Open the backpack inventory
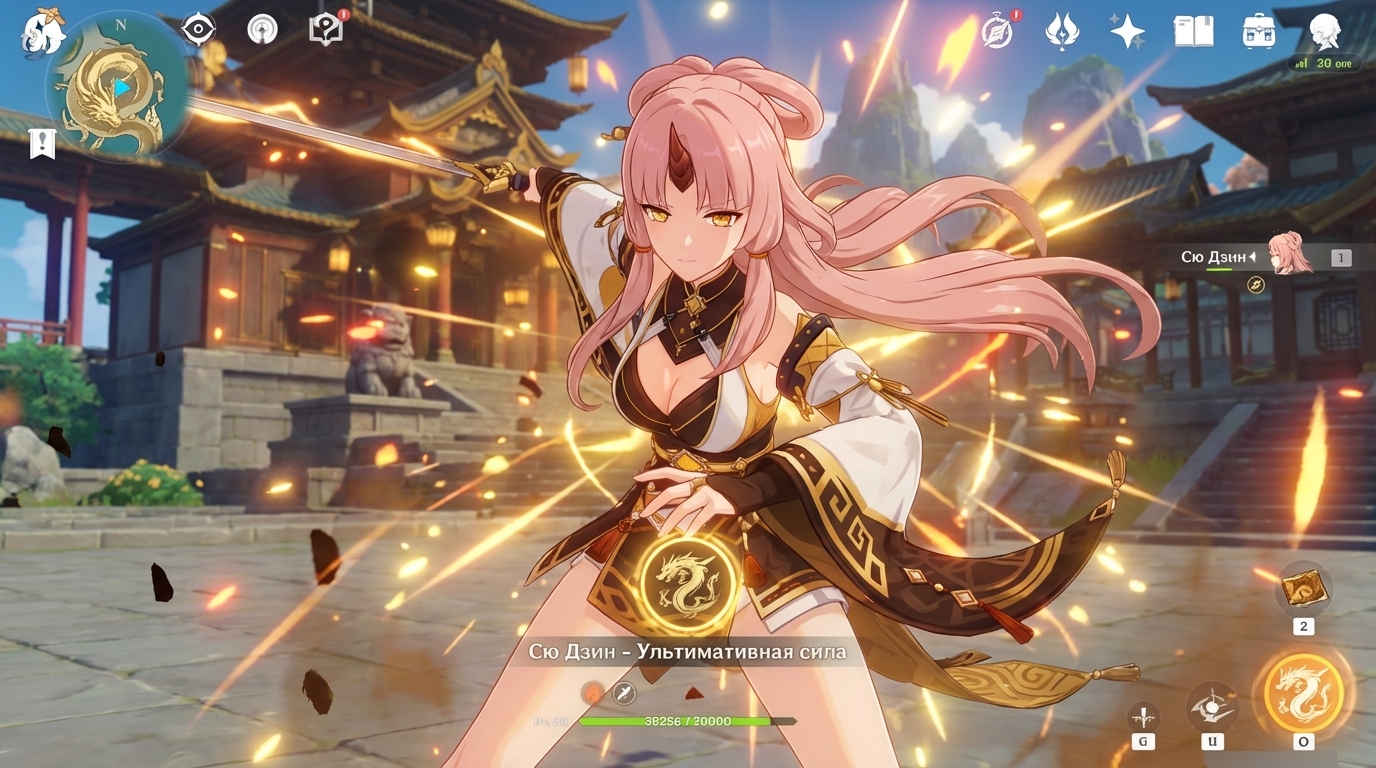 (1259, 31)
